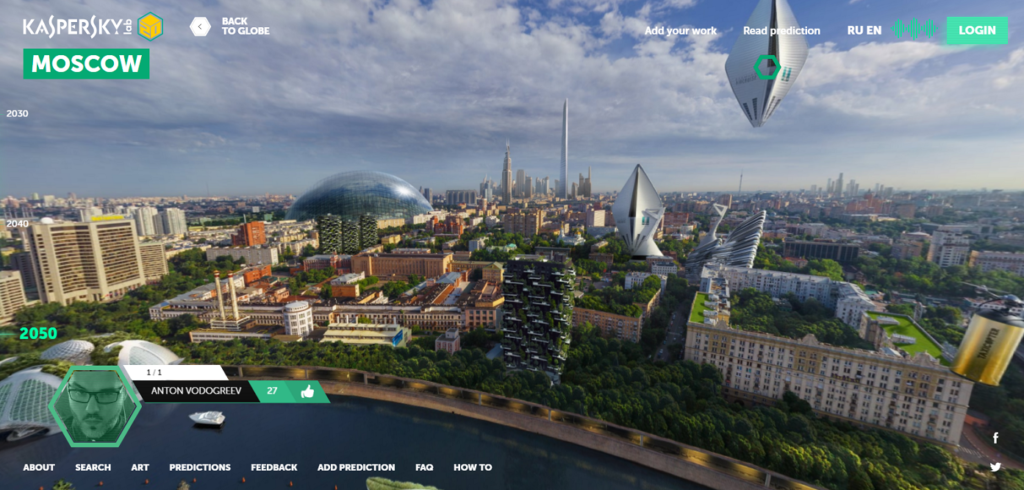Open the Add your work link

coord(680,31)
